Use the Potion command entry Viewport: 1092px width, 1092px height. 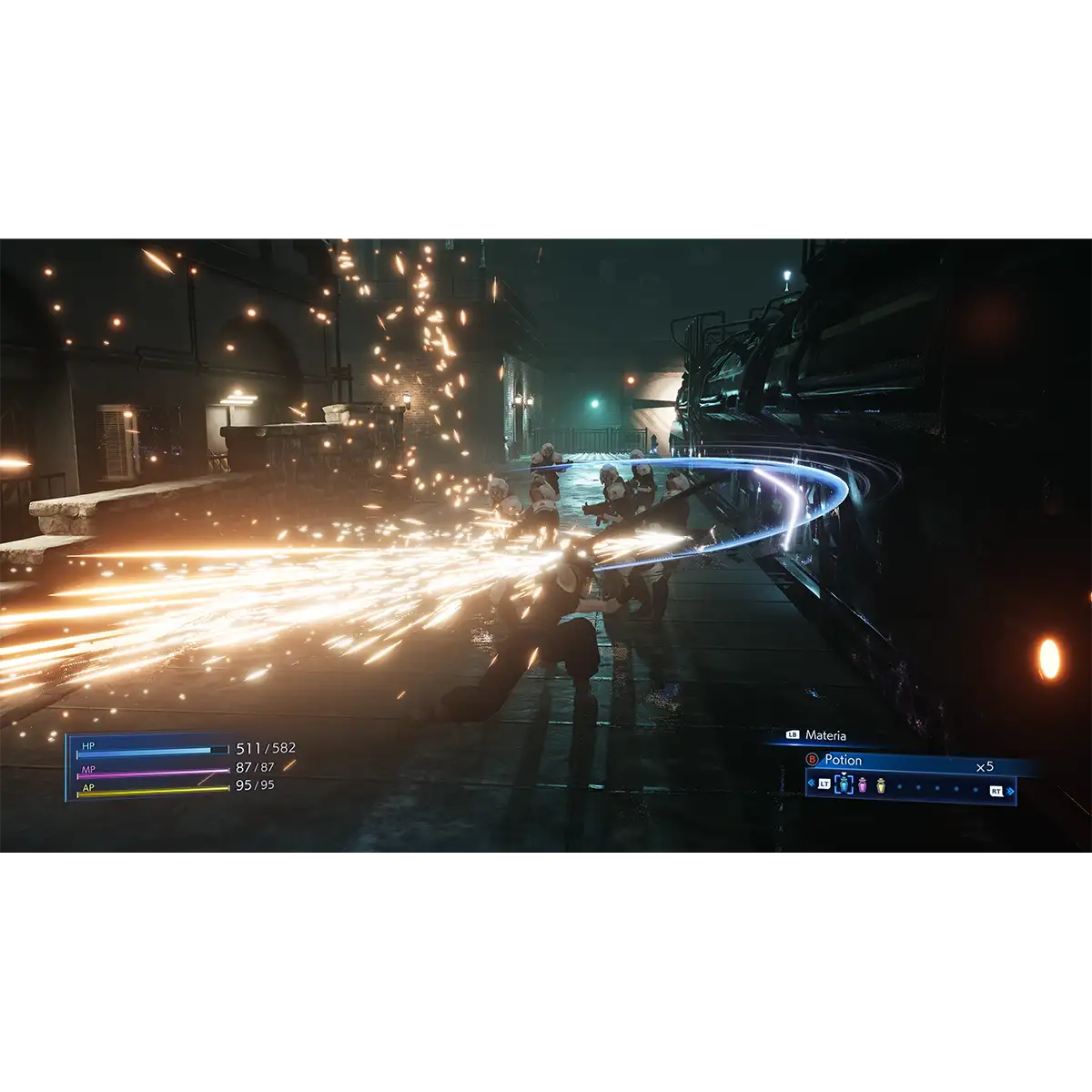point(843,760)
